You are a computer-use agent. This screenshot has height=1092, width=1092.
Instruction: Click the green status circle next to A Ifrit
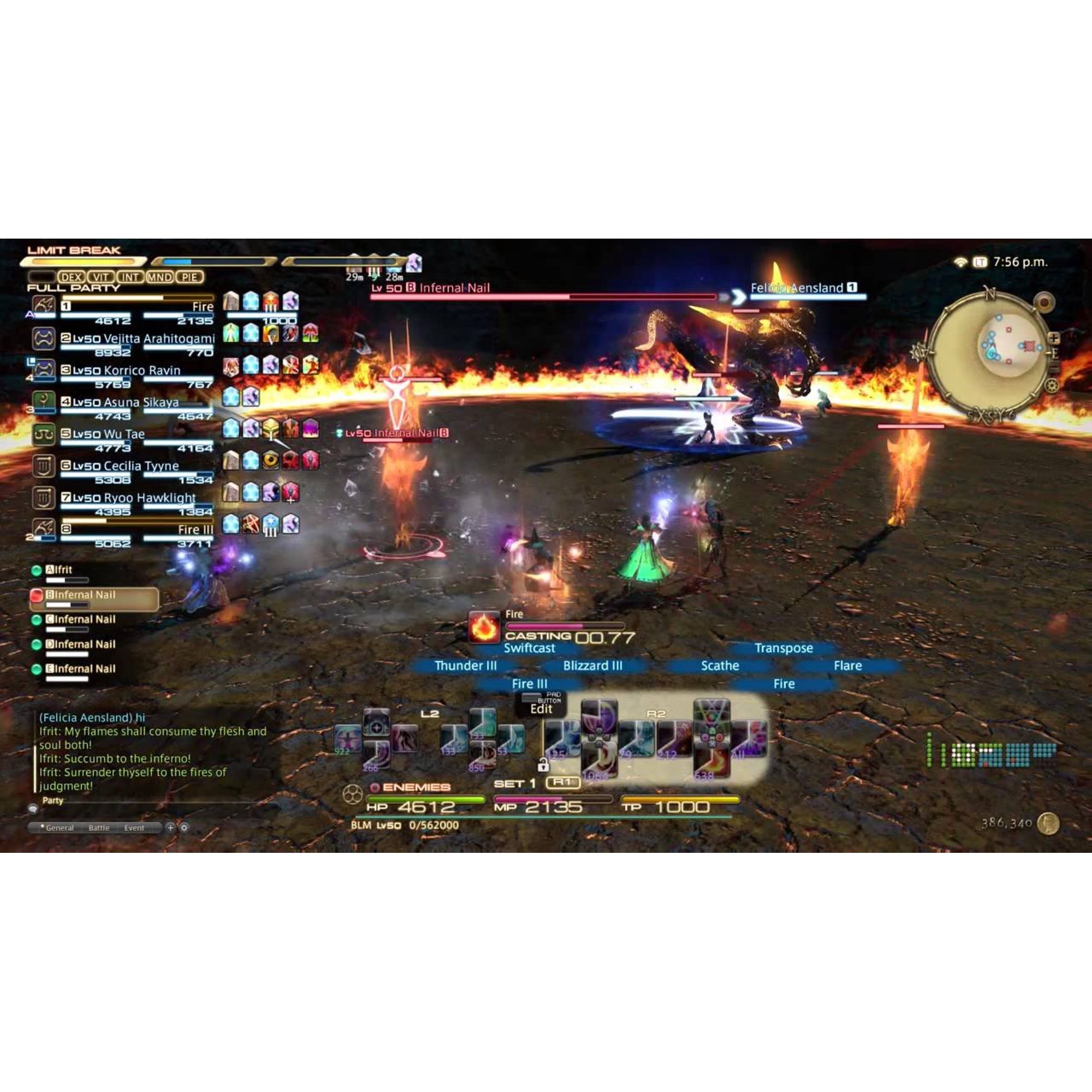(x=37, y=571)
